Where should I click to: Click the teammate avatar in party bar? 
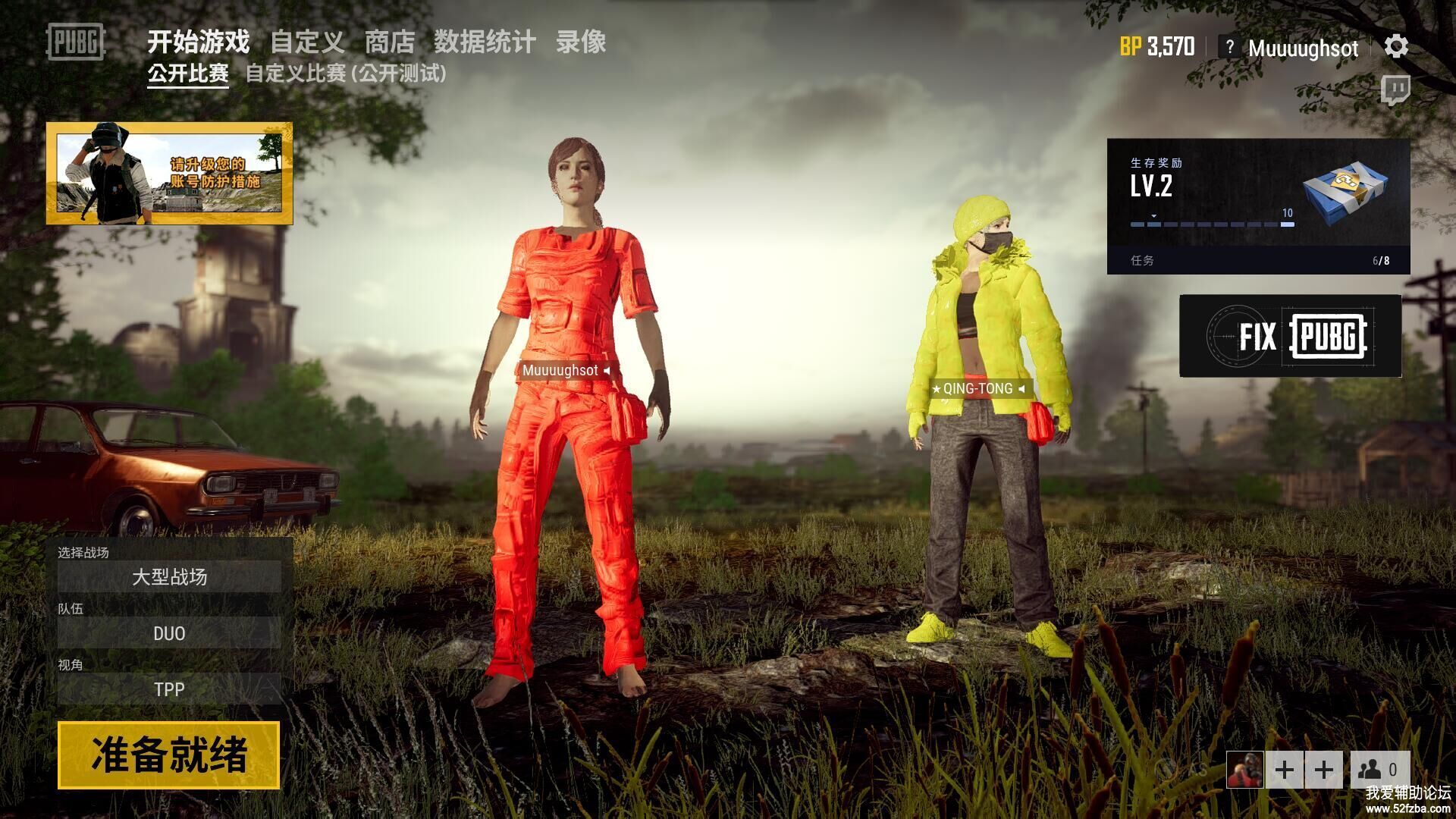point(1244,770)
